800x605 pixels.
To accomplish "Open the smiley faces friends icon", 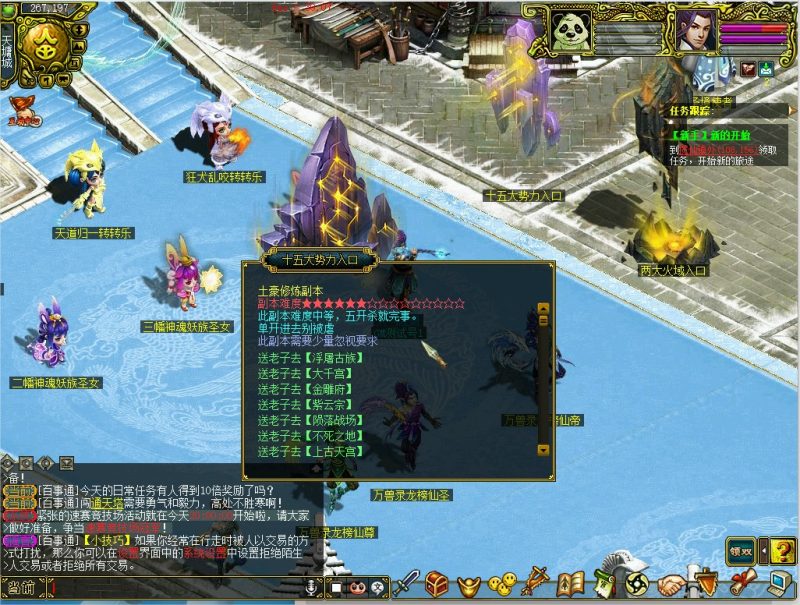I will pos(503,583).
